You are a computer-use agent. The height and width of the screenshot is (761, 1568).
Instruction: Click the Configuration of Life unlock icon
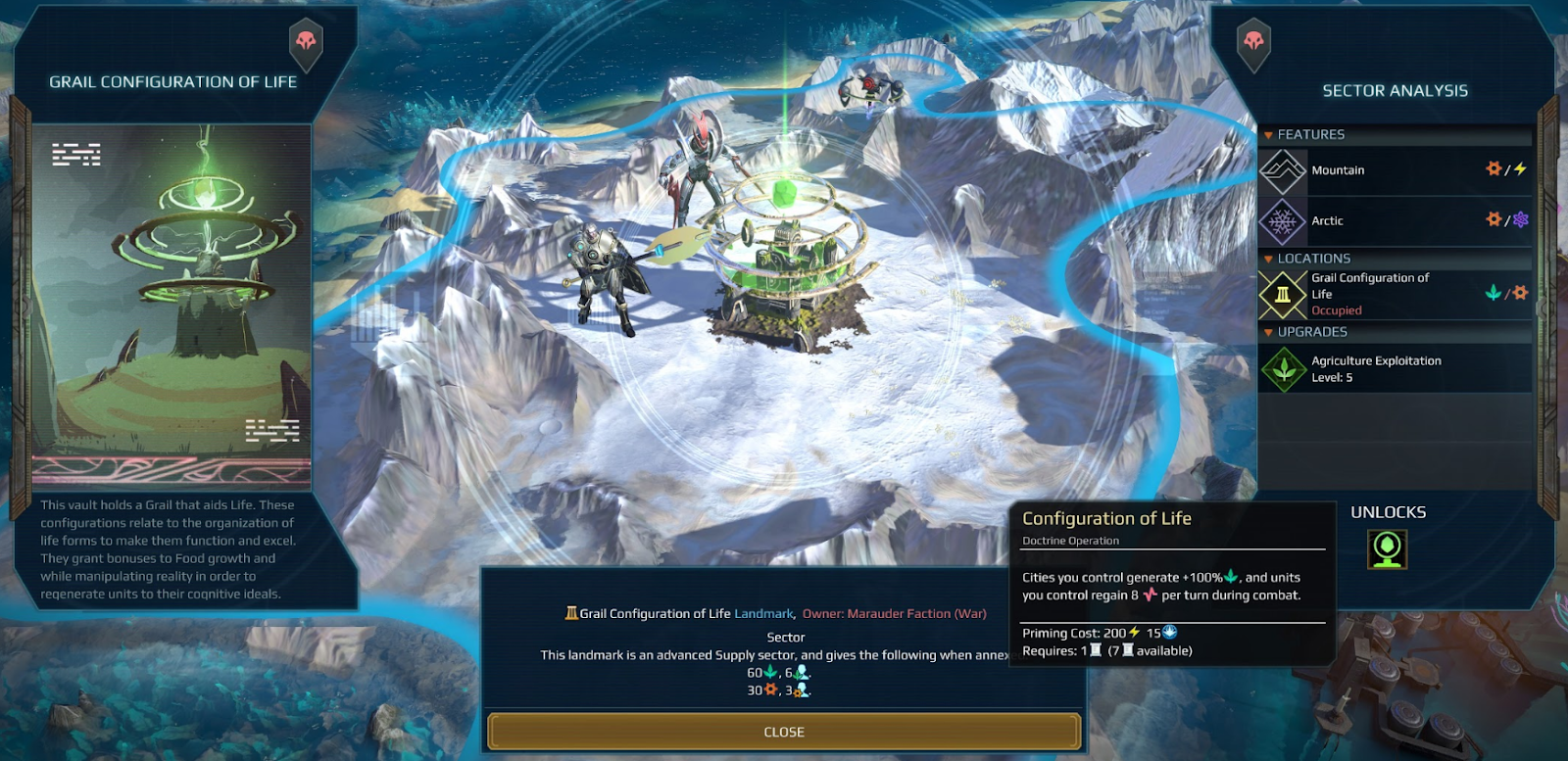click(x=1387, y=549)
